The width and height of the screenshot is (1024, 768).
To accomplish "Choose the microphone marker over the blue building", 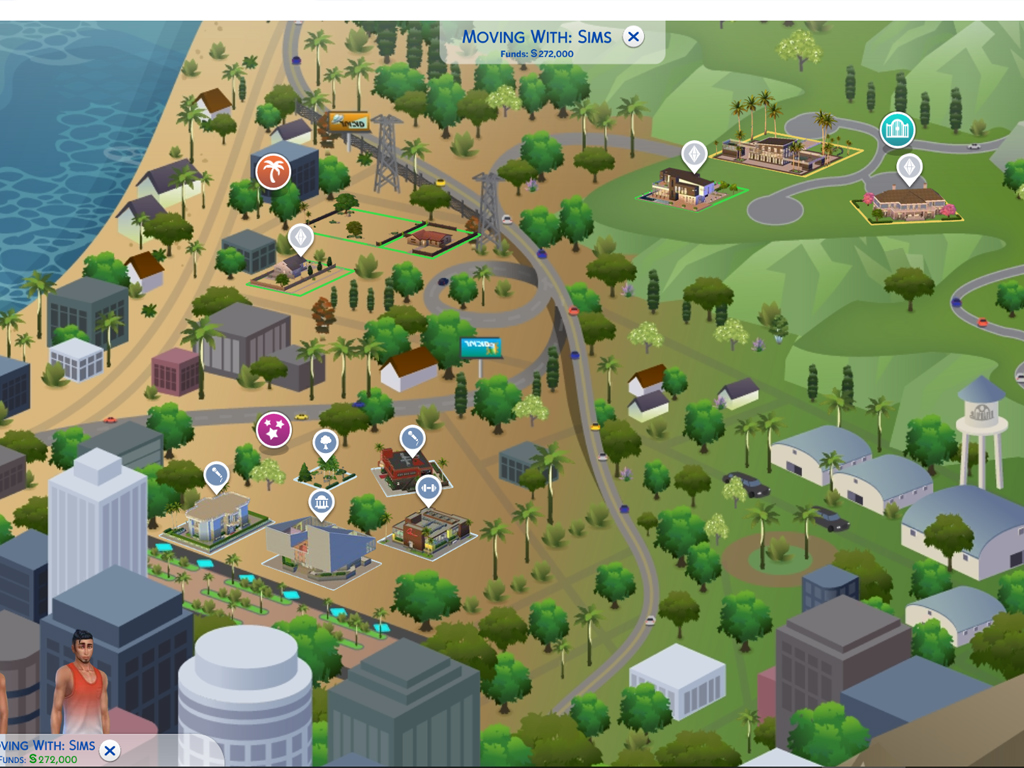I will 216,474.
